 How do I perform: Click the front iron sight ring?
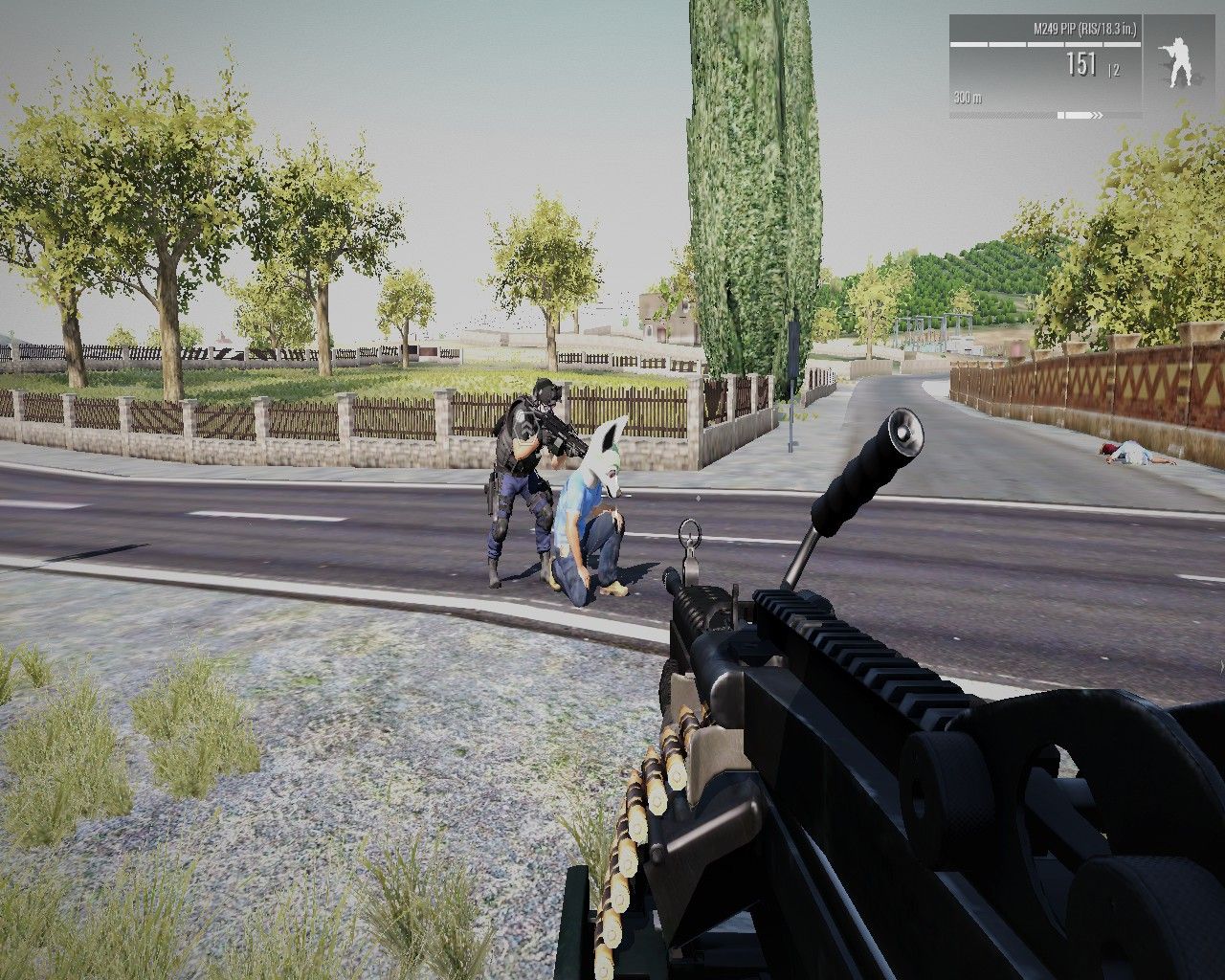[688, 532]
